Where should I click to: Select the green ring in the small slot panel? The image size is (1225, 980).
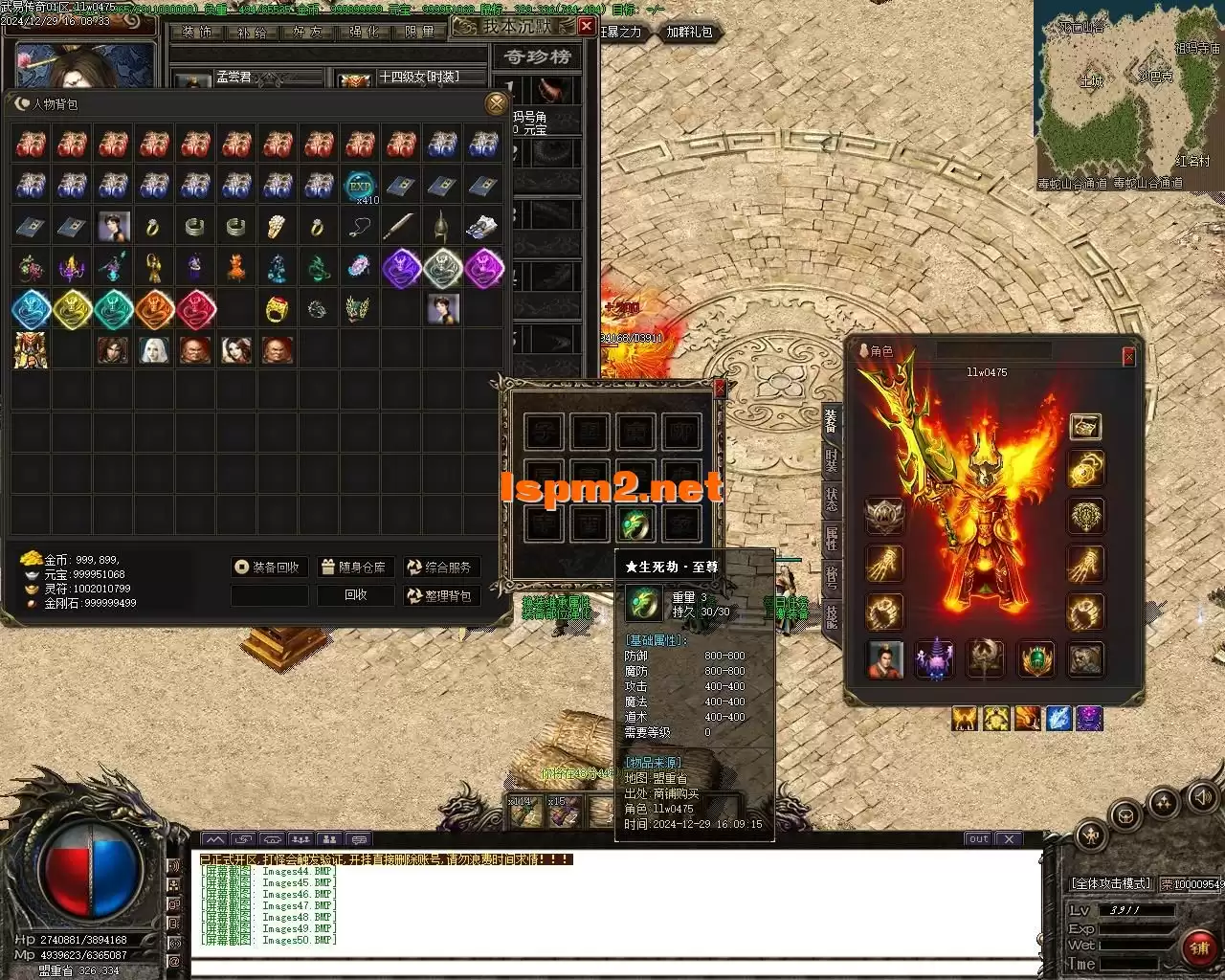point(635,523)
